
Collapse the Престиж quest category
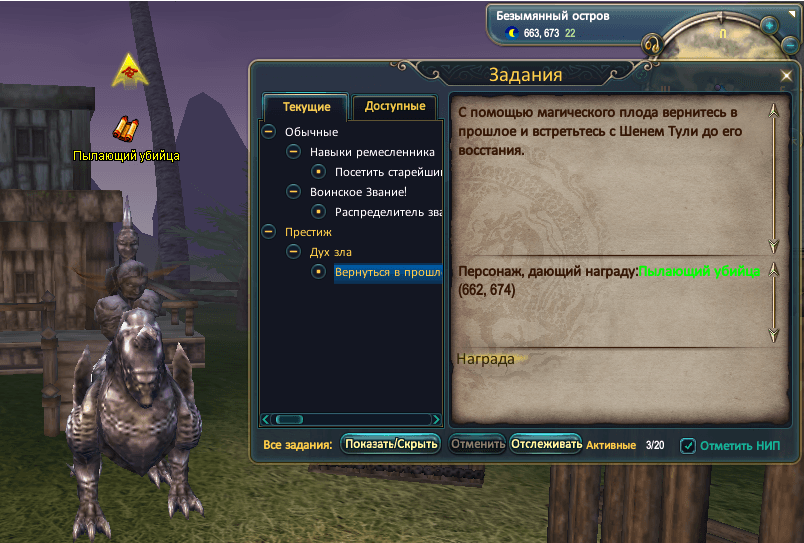[x=268, y=232]
